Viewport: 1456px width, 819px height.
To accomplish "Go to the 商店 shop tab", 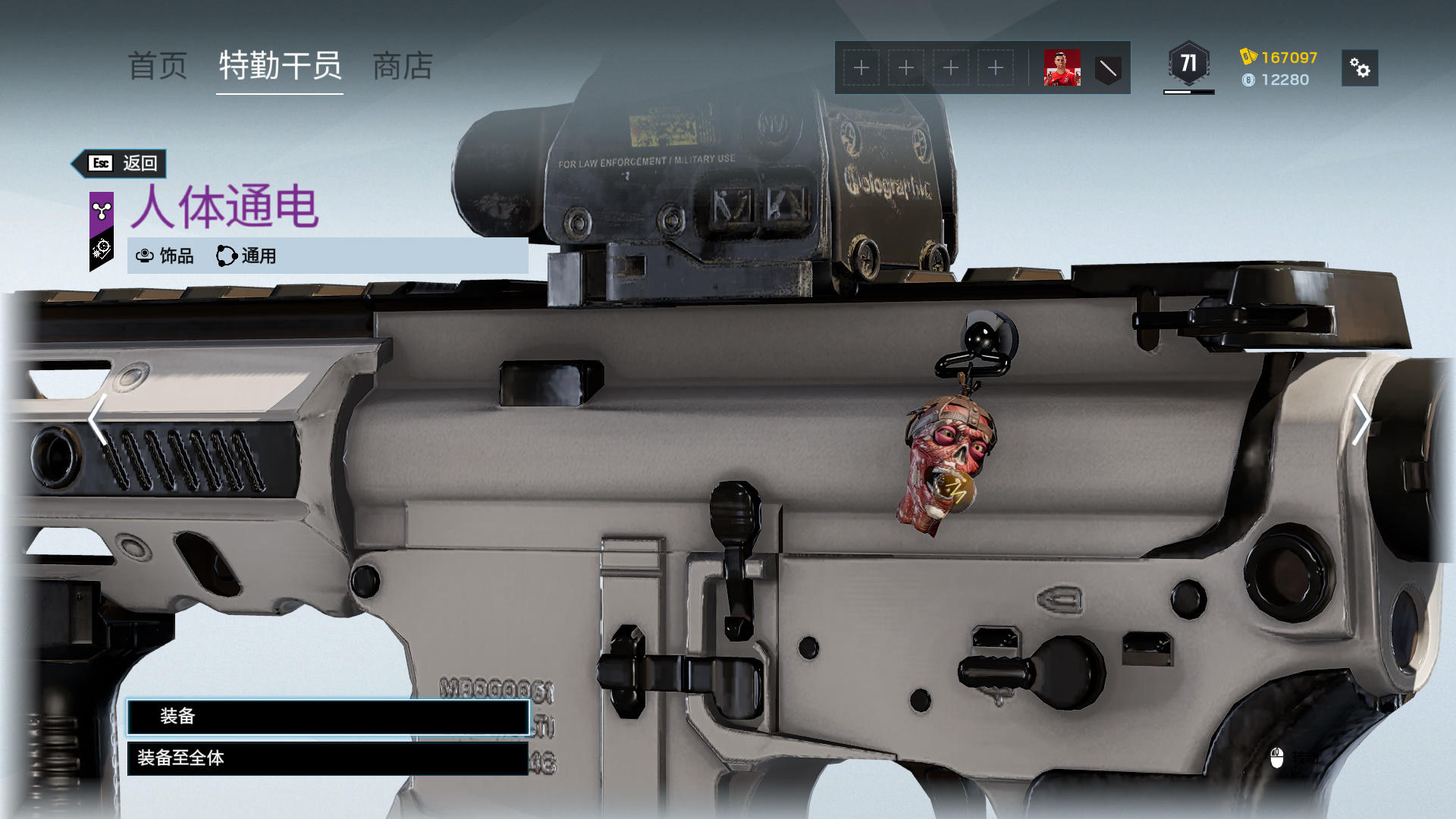I will click(403, 67).
